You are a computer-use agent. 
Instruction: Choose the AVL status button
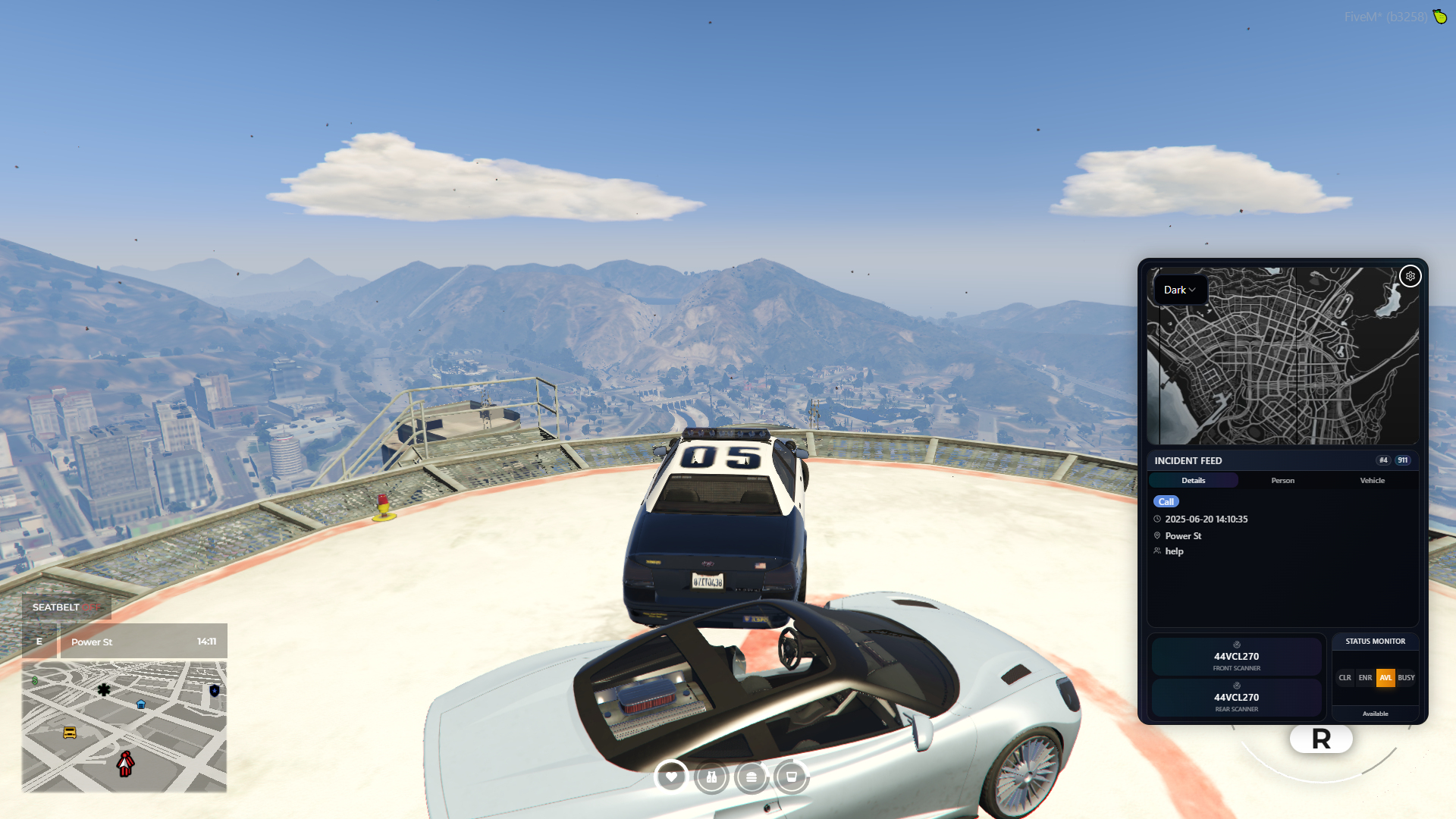[1385, 677]
